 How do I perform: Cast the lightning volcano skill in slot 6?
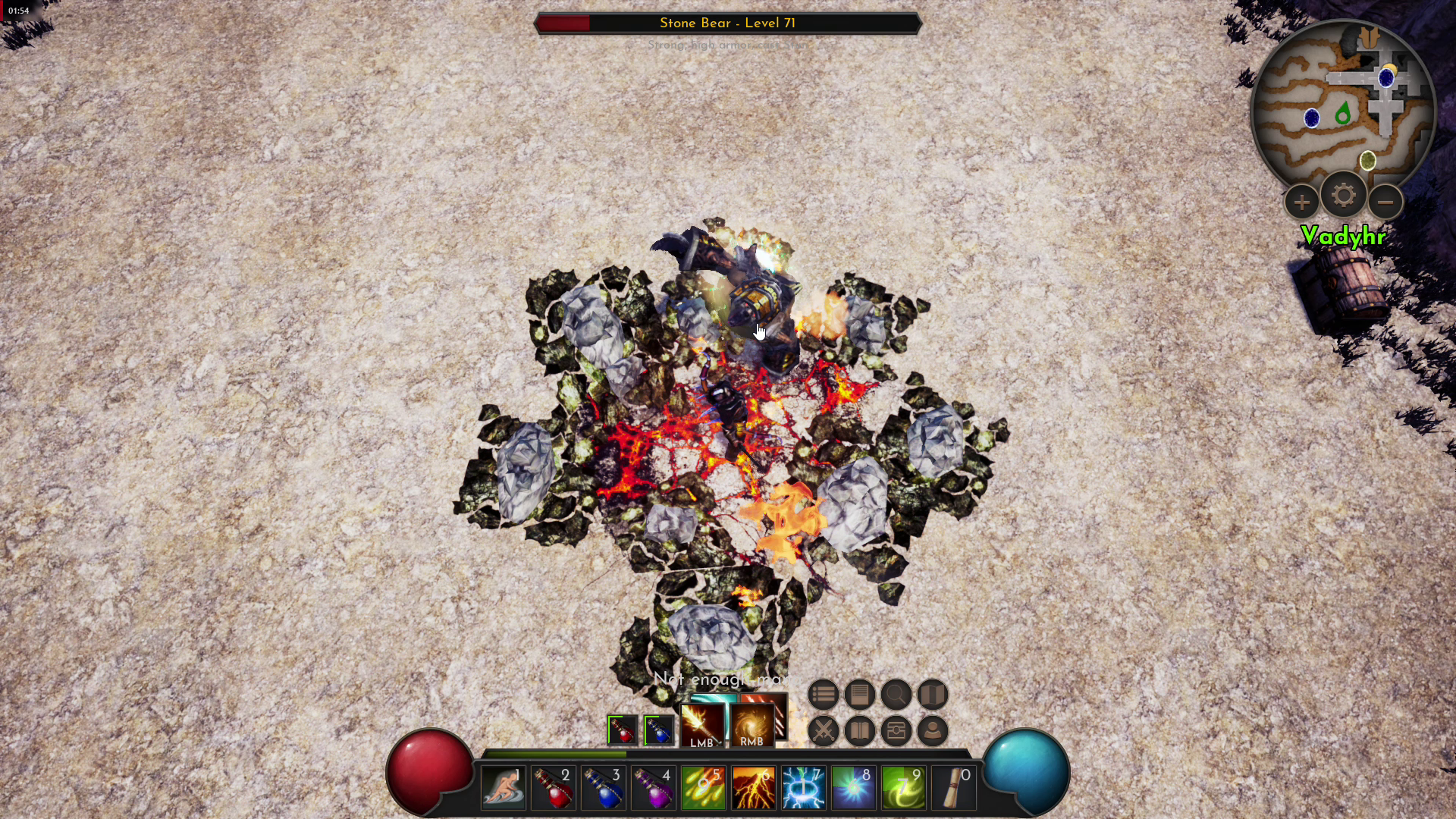click(x=754, y=788)
